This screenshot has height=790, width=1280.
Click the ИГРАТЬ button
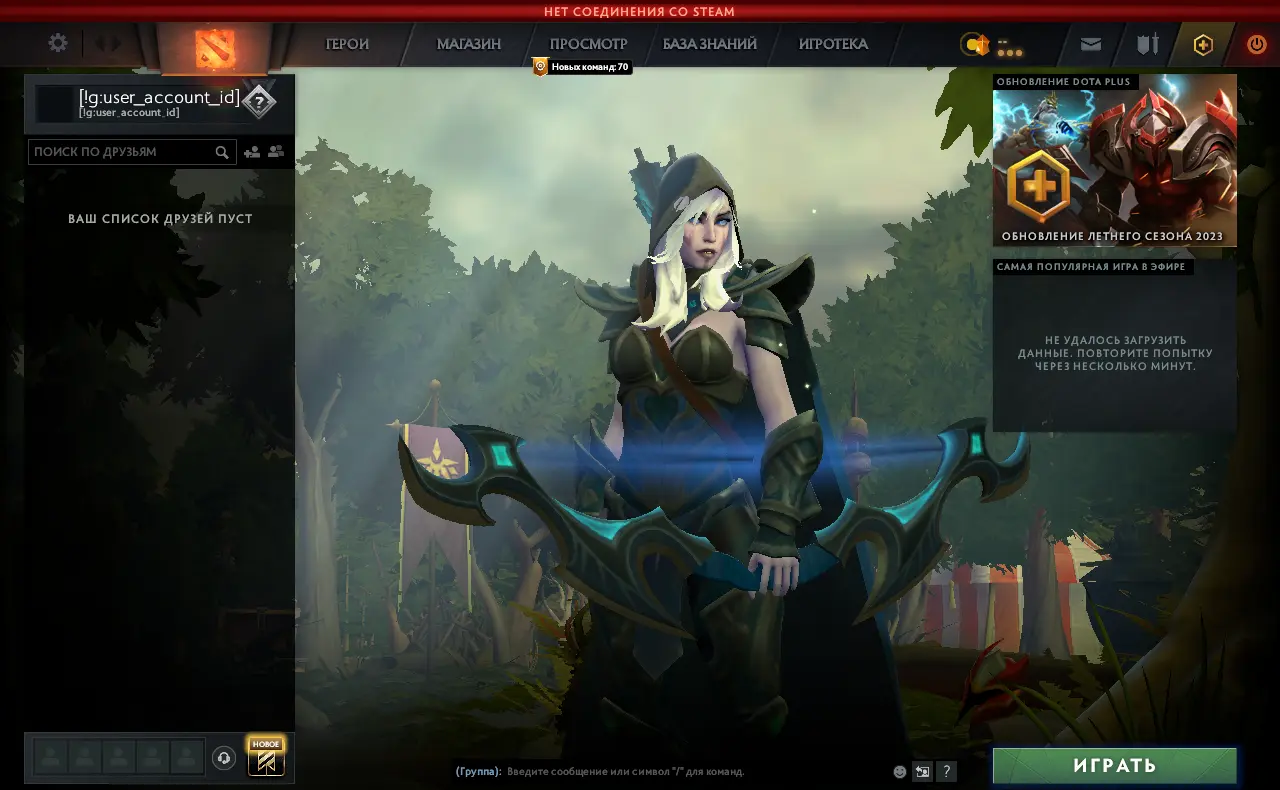click(x=1114, y=766)
